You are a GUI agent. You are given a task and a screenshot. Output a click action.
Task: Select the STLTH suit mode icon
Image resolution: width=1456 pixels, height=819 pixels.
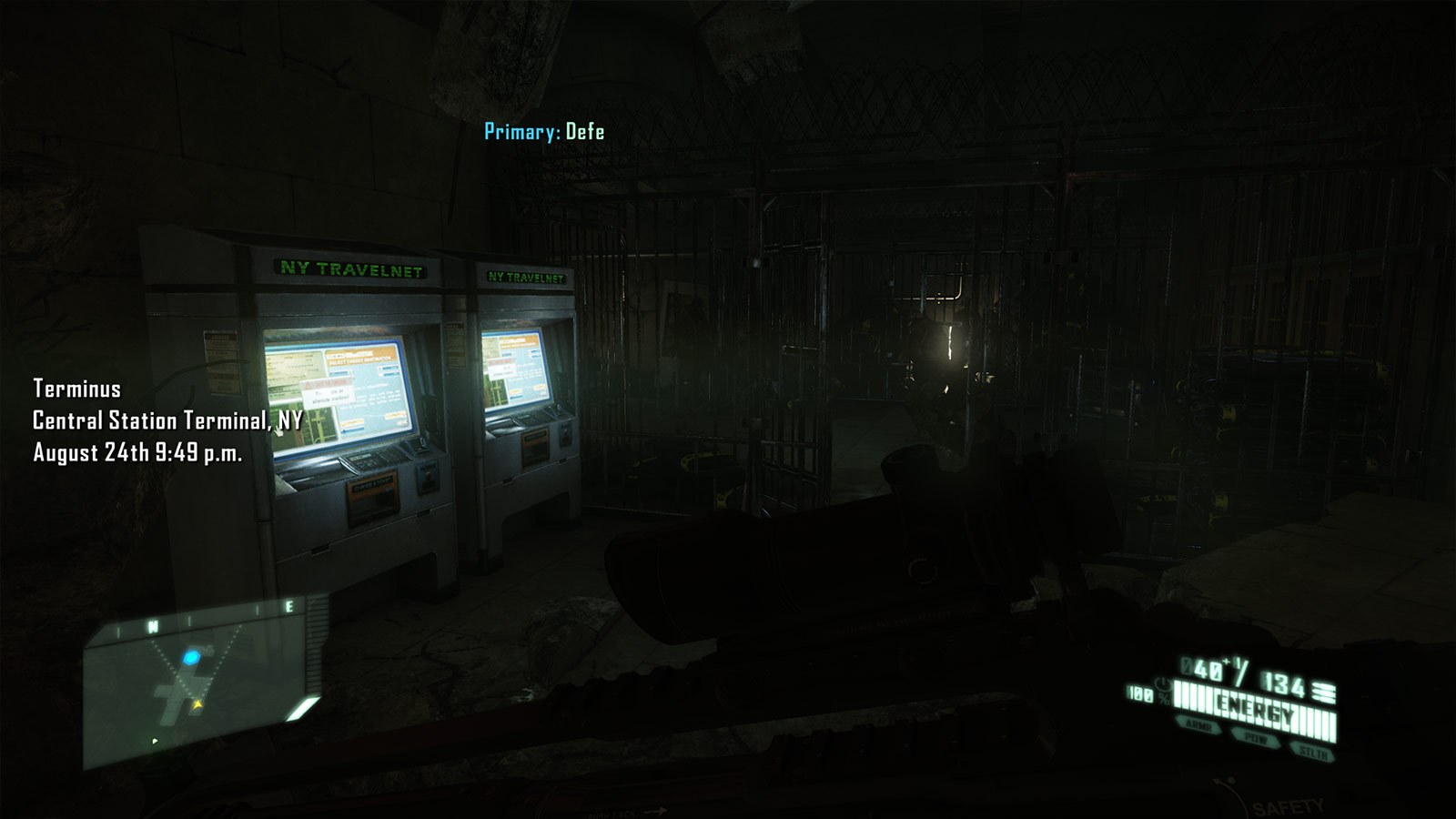(1314, 752)
